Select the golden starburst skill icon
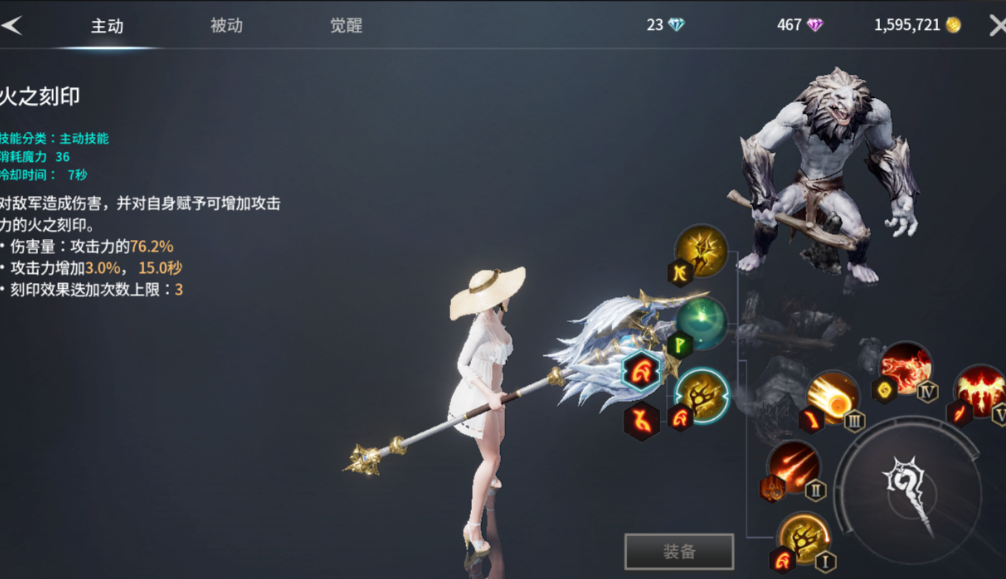This screenshot has width=1006, height=579. point(701,250)
